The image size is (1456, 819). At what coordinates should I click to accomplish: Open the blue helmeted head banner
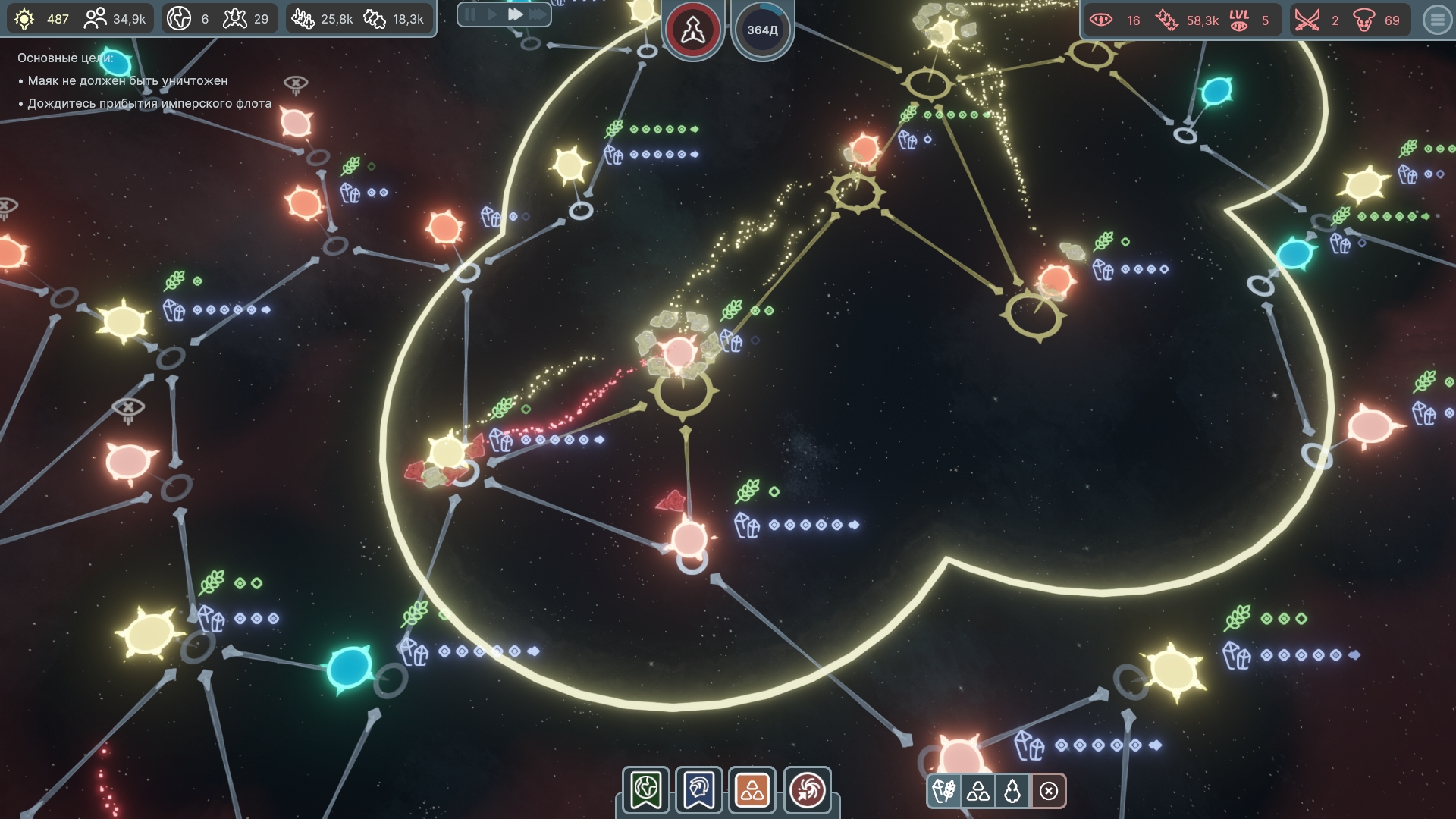coord(699,790)
